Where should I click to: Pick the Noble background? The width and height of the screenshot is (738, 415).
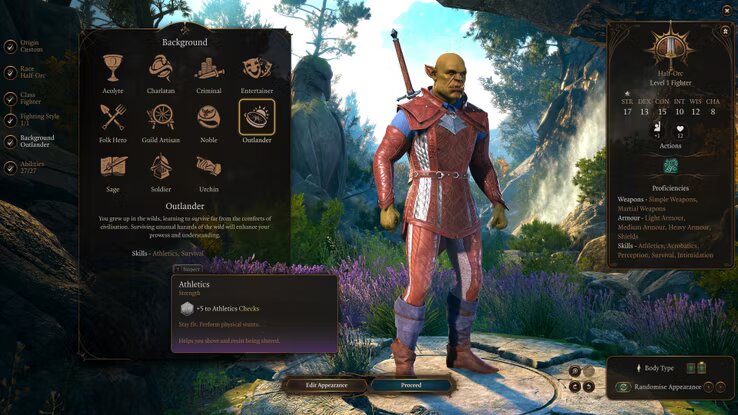pos(209,117)
